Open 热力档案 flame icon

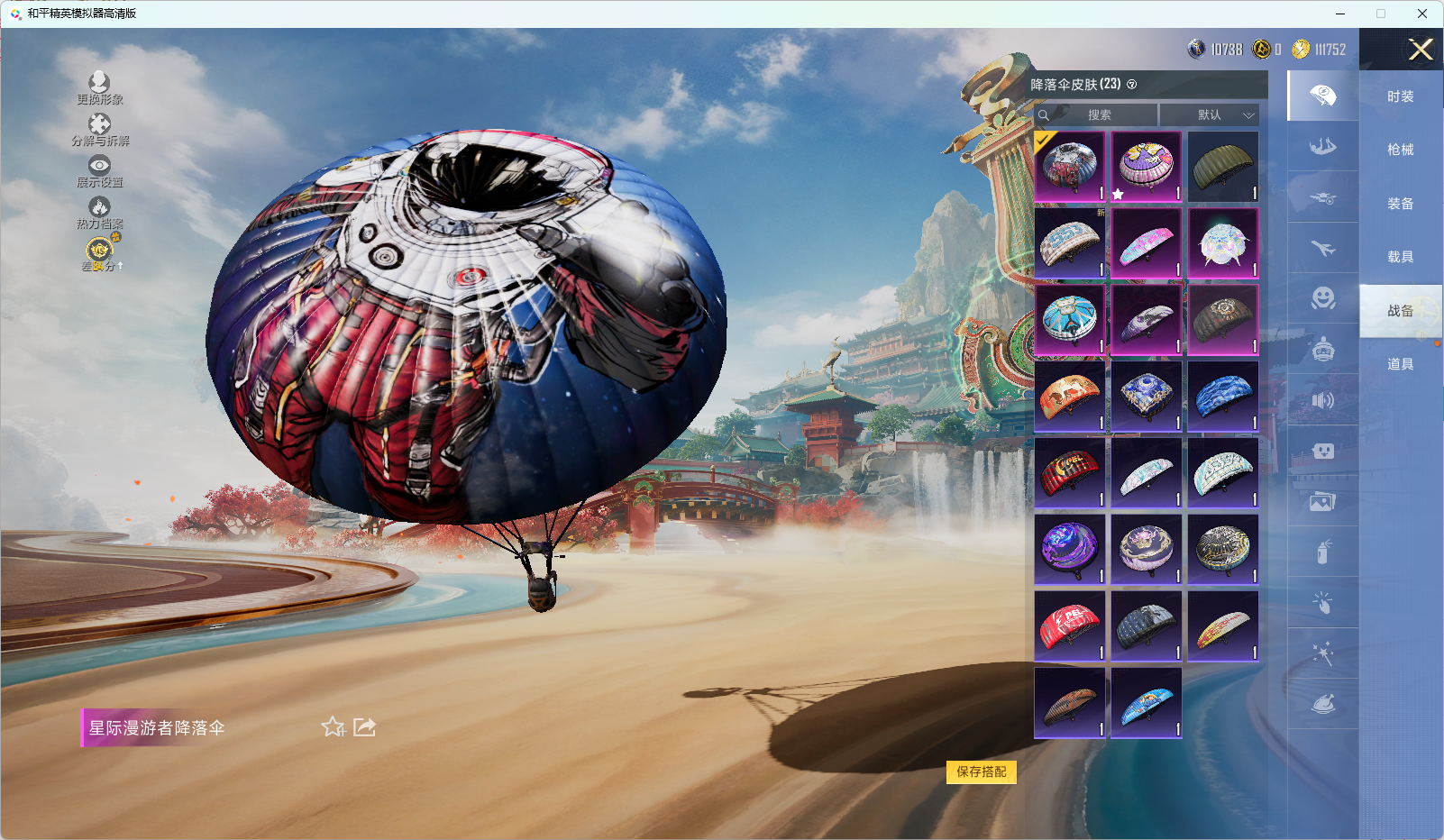99,213
